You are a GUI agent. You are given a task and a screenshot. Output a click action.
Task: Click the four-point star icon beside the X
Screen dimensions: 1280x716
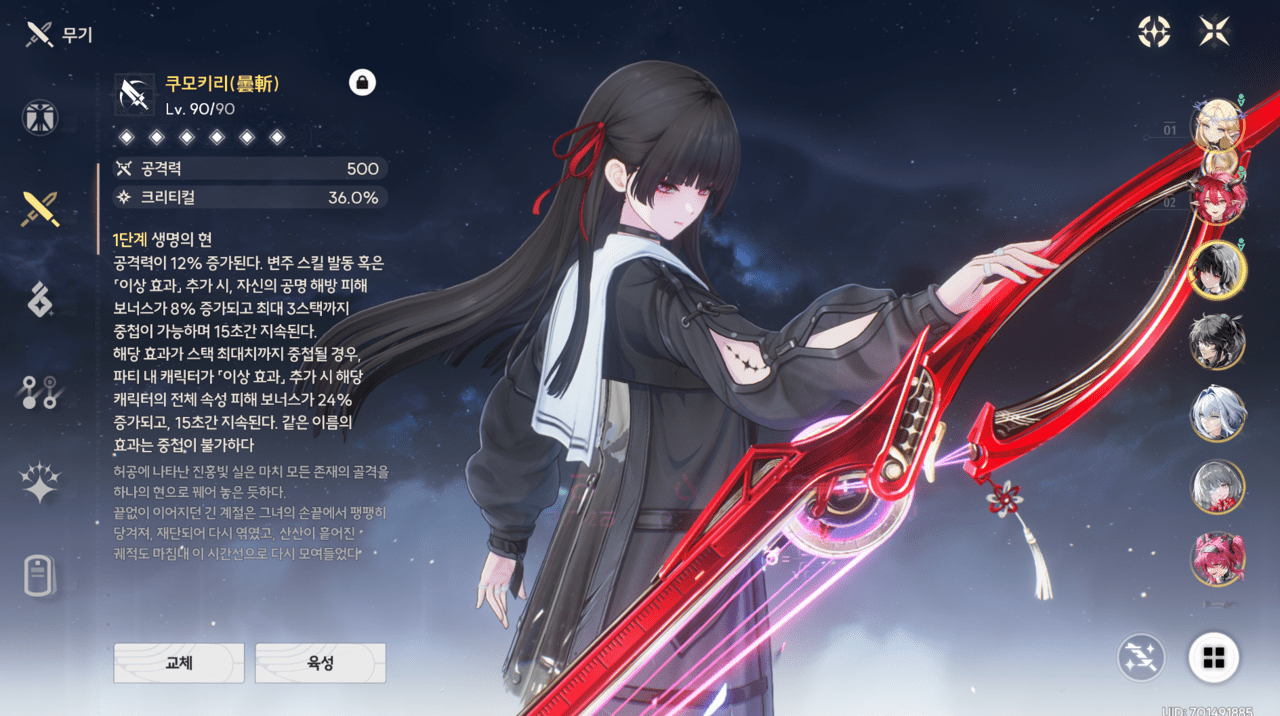[x=1154, y=32]
